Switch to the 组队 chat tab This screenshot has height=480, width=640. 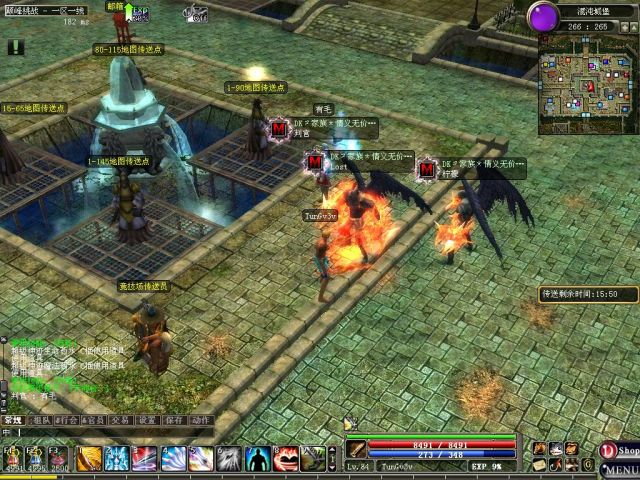[x=41, y=420]
